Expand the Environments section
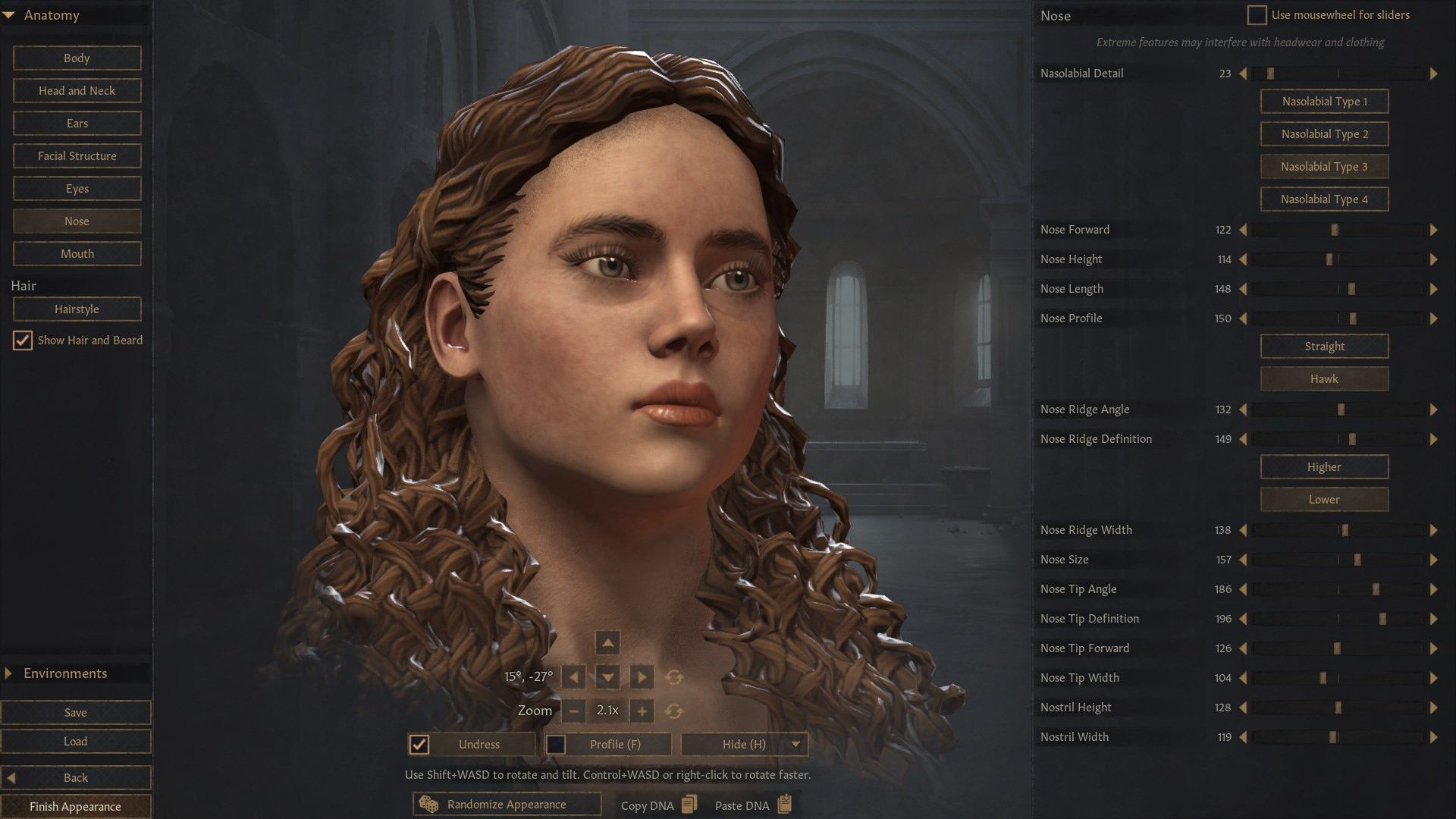The image size is (1456, 819). coord(8,673)
